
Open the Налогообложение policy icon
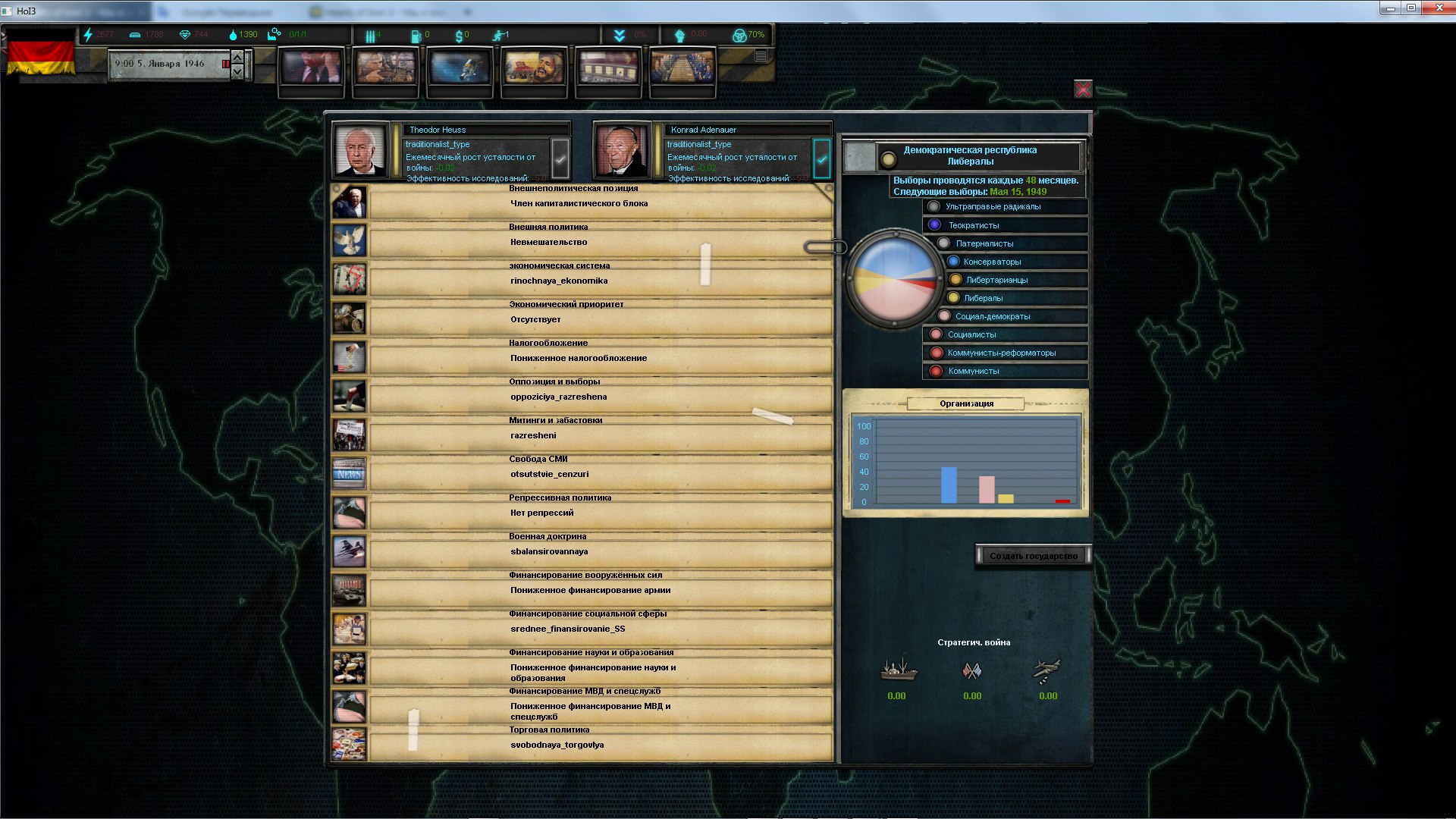tap(349, 357)
